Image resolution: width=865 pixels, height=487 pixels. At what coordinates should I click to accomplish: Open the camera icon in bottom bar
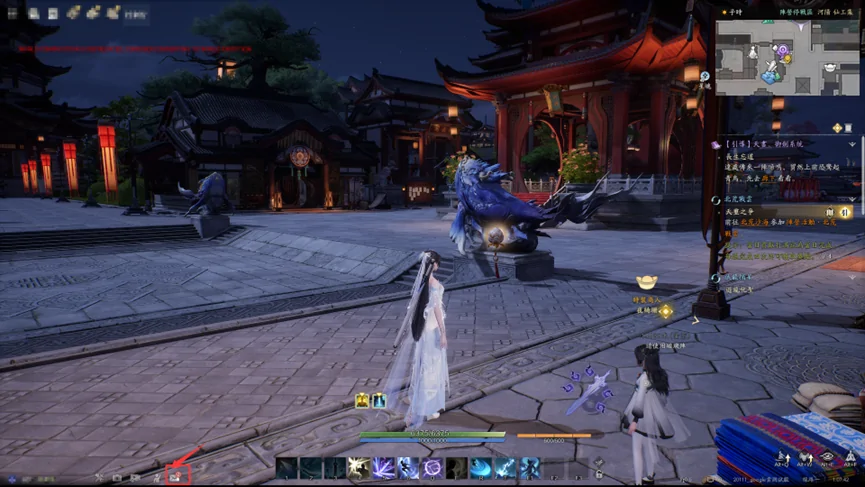coord(117,477)
